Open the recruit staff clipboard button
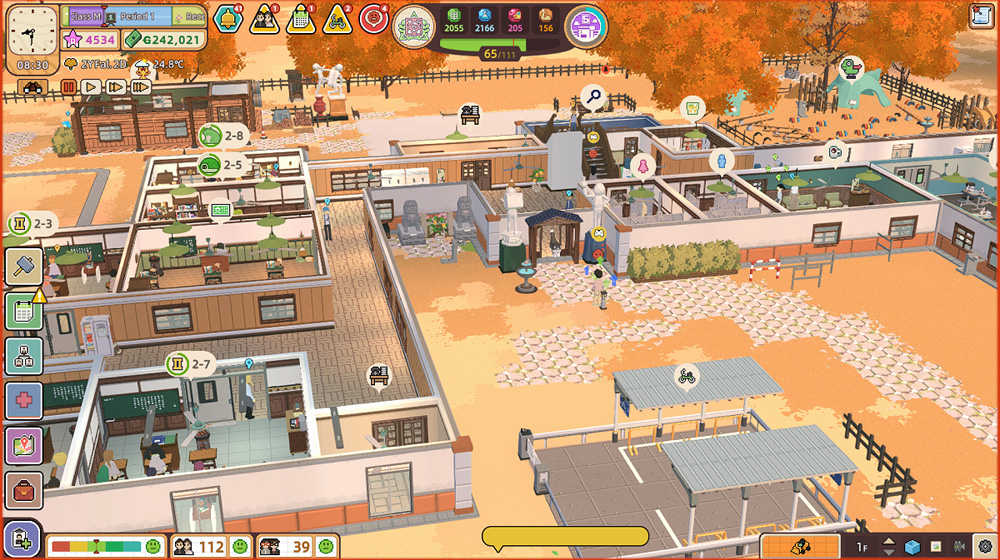This screenshot has width=1000, height=560. pyautogui.click(x=21, y=539)
